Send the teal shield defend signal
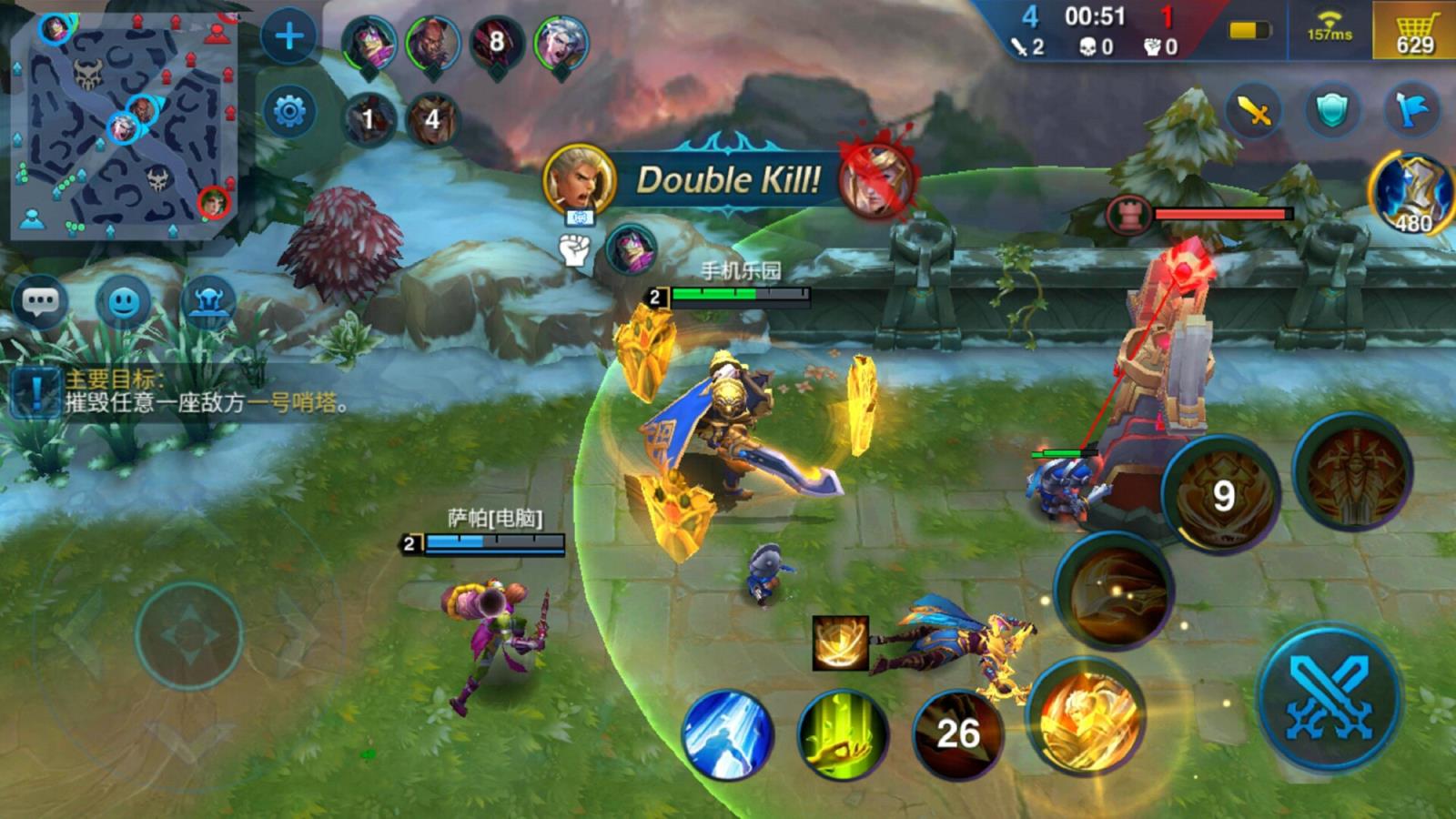The height and width of the screenshot is (819, 1456). 1332,112
